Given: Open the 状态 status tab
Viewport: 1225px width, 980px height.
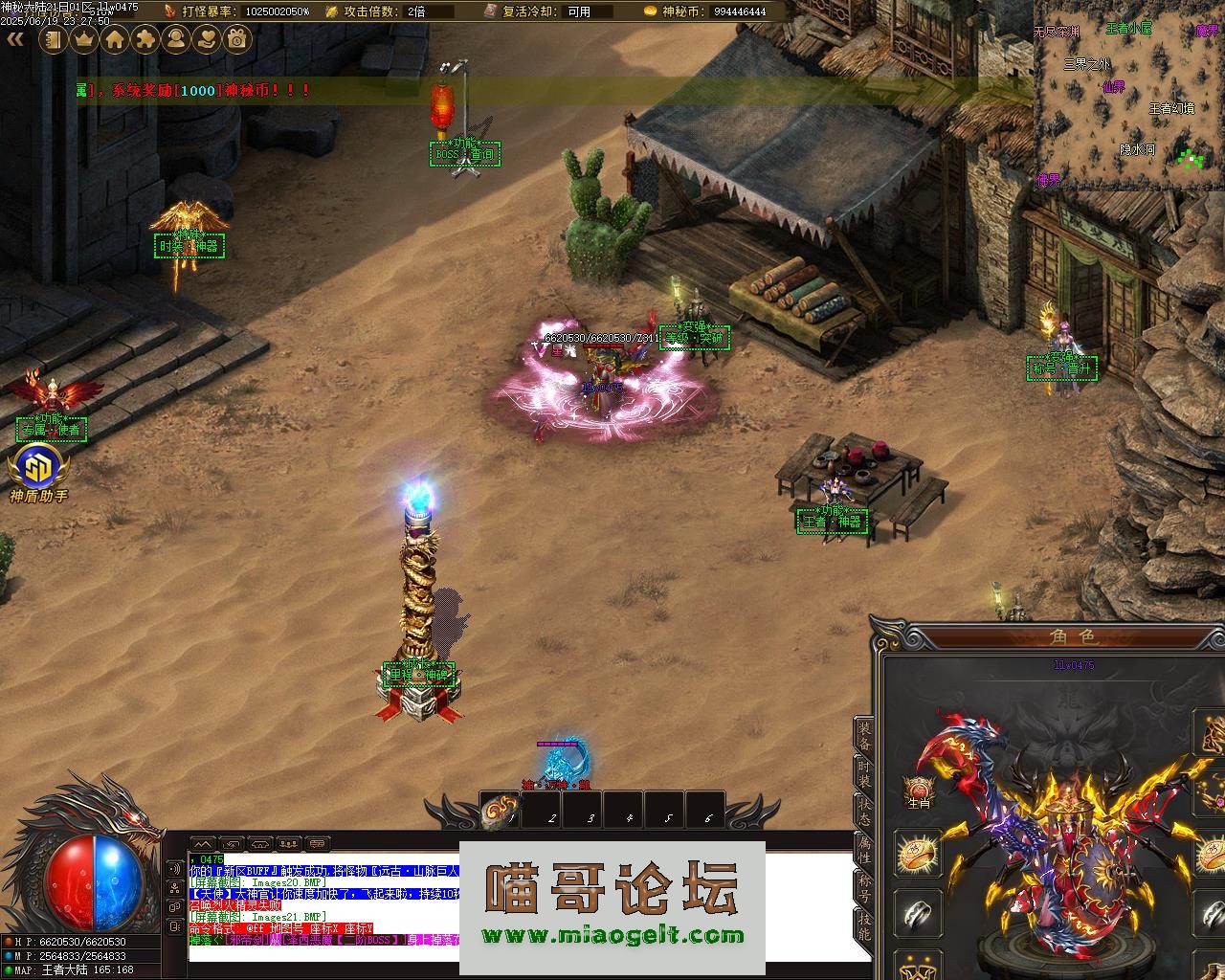Looking at the screenshot, I should pos(864,812).
